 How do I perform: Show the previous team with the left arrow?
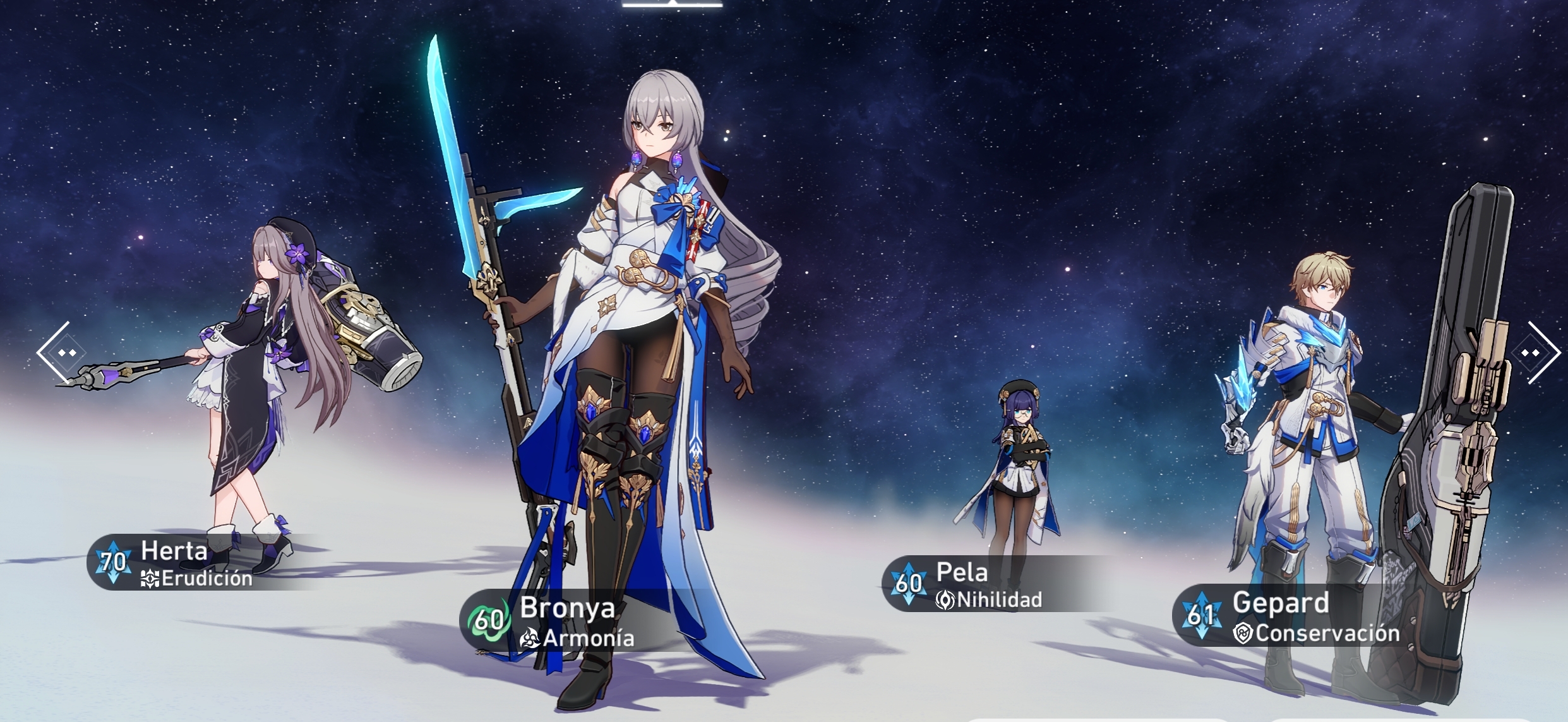click(x=61, y=352)
